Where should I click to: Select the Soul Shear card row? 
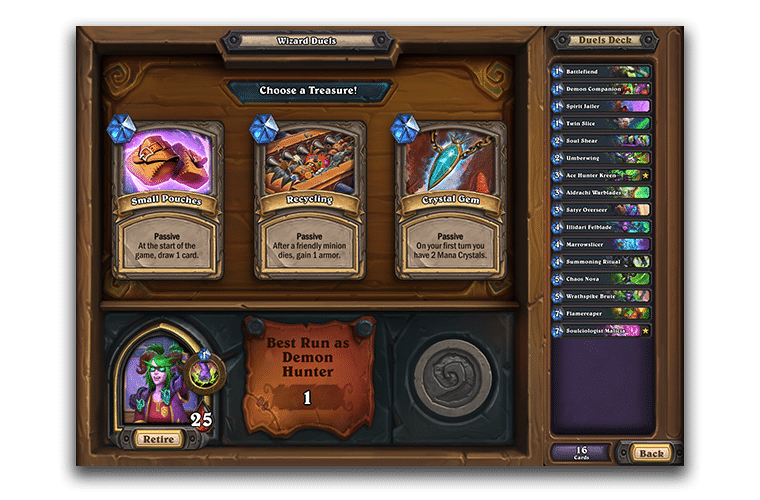pyautogui.click(x=601, y=141)
